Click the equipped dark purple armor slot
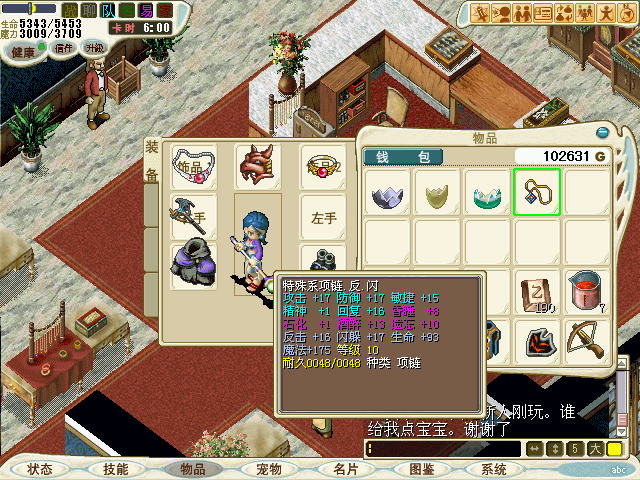This screenshot has width=640, height=480. pyautogui.click(x=193, y=265)
